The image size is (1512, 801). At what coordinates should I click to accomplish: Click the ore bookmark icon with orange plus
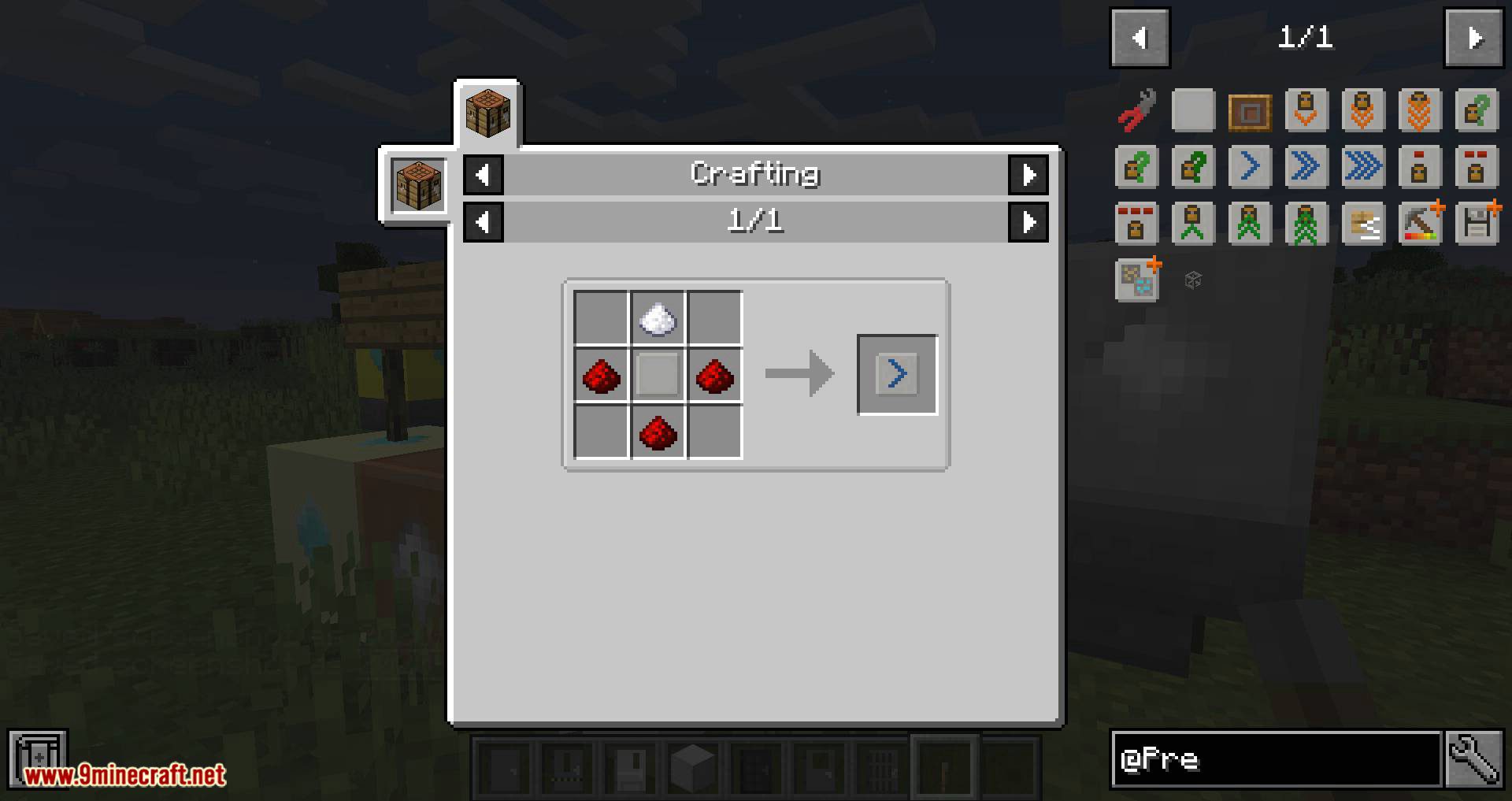[1136, 280]
